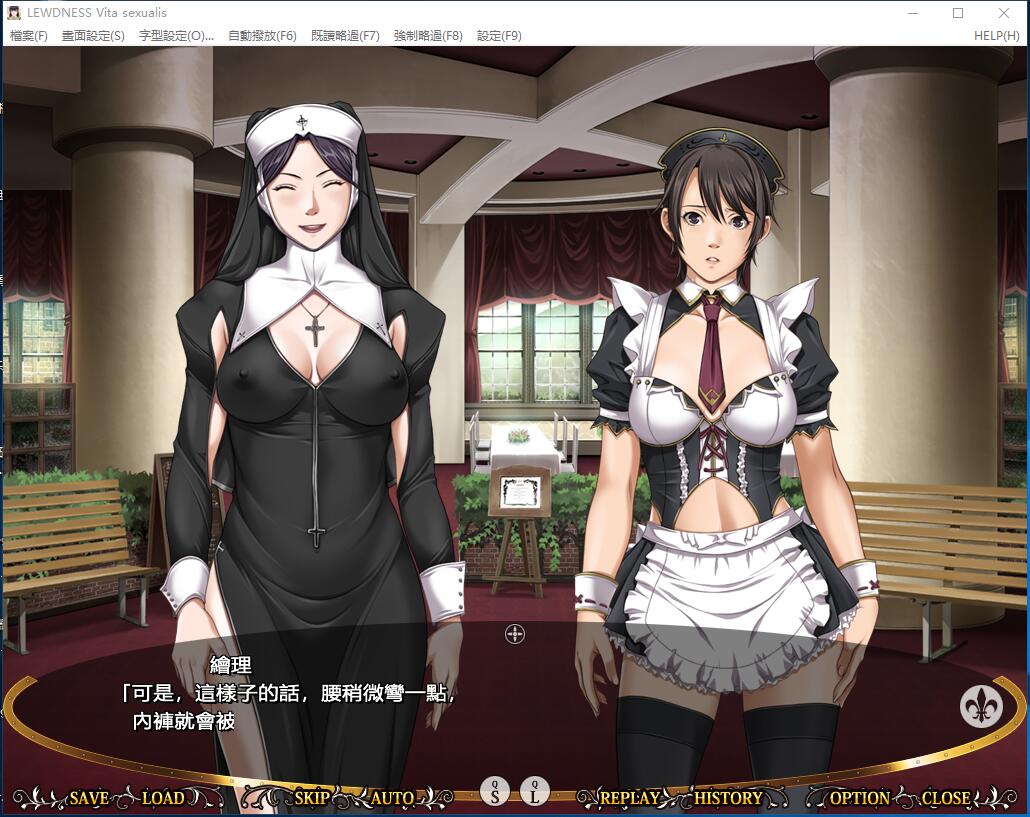Open the 字型設定(O) font settings menu

pyautogui.click(x=176, y=36)
